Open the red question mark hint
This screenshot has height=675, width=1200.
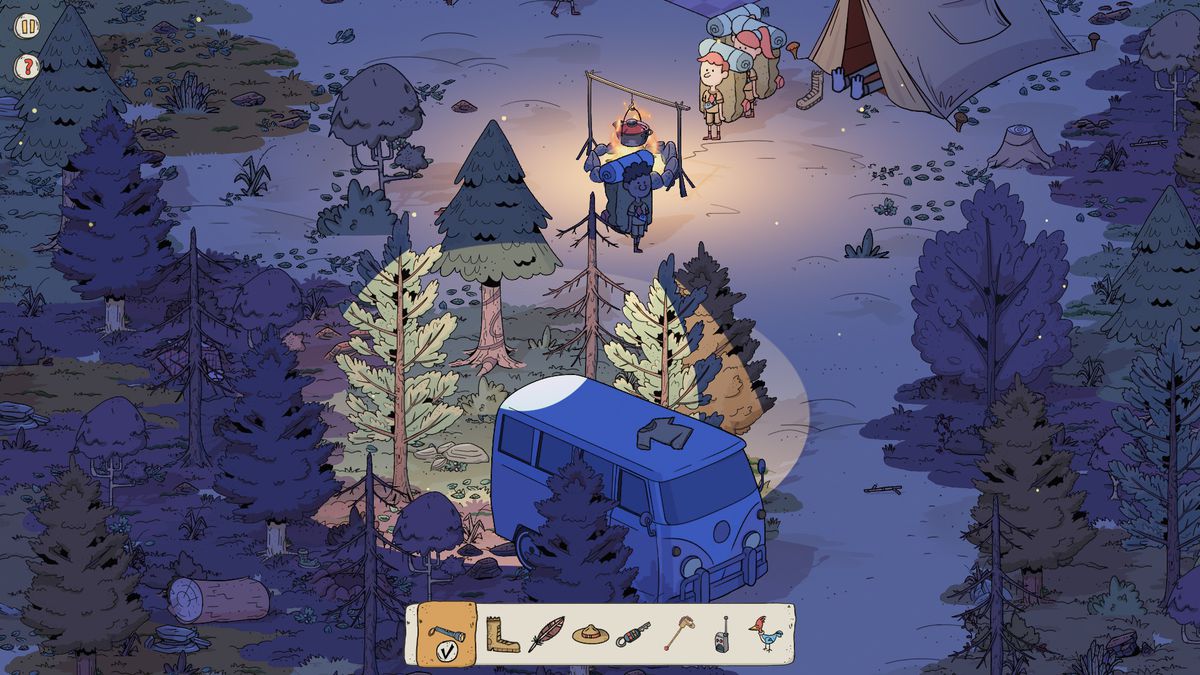[x=27, y=68]
